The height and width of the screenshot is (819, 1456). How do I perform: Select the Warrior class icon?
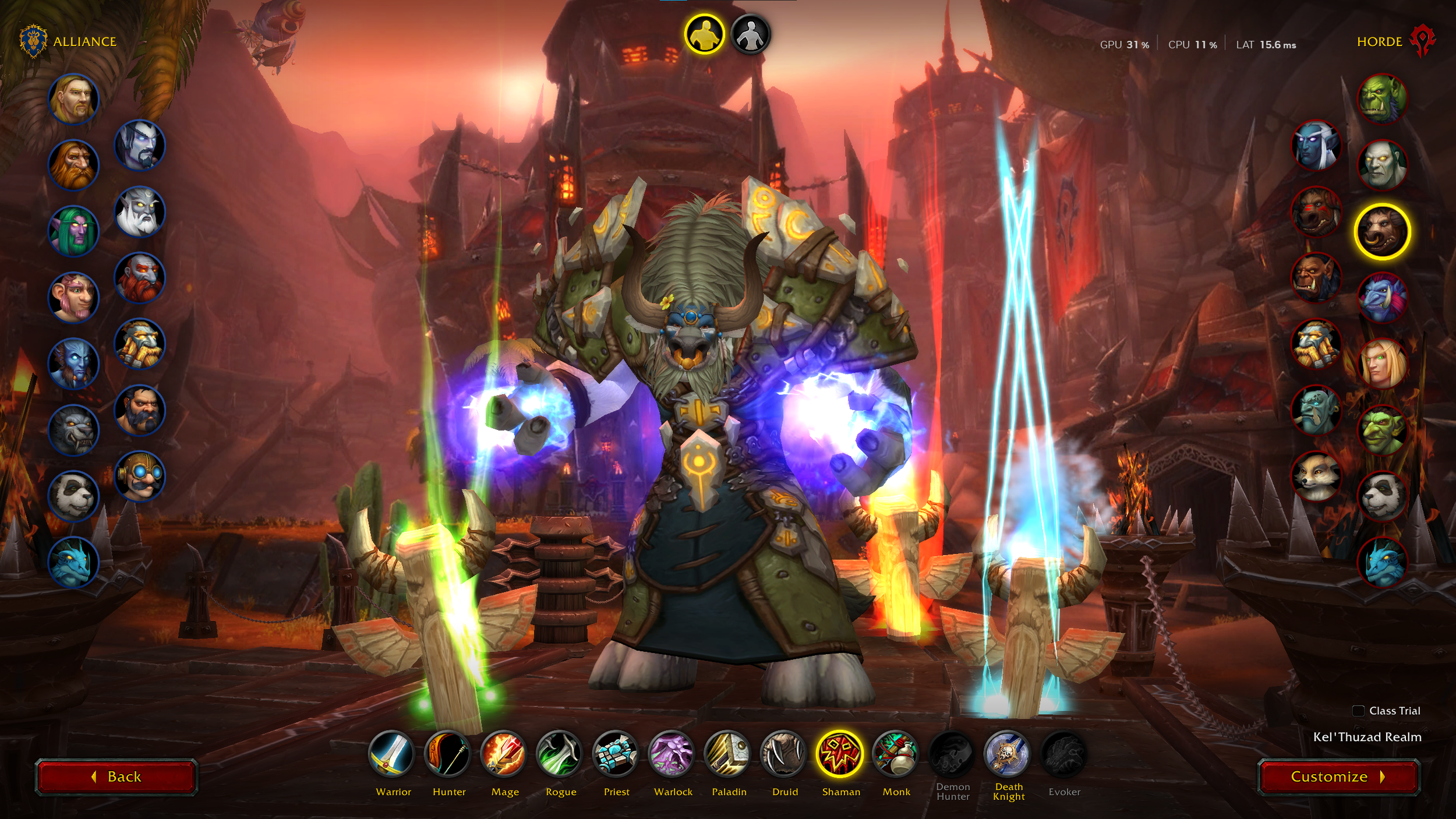coord(392,754)
